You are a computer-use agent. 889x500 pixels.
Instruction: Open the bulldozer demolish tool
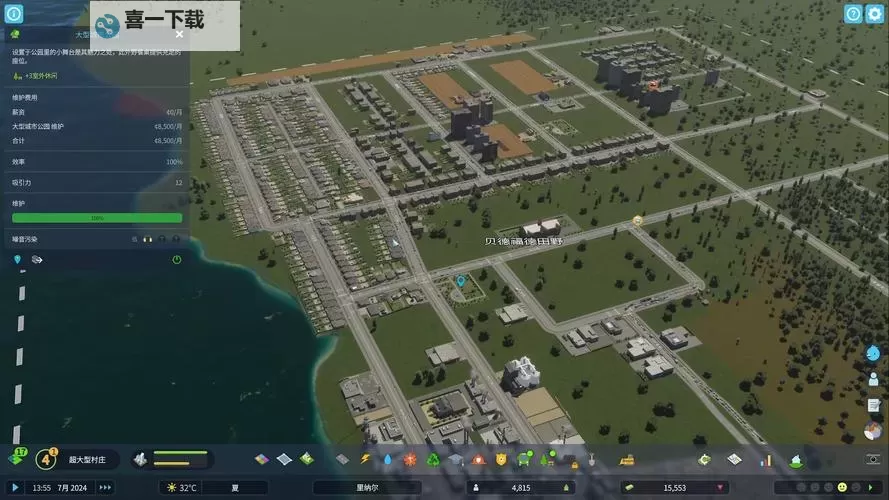[x=628, y=459]
